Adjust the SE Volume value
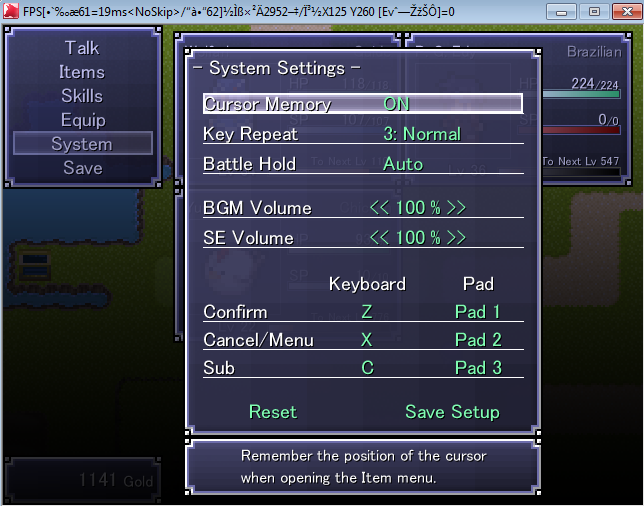The height and width of the screenshot is (506, 644). [417, 238]
